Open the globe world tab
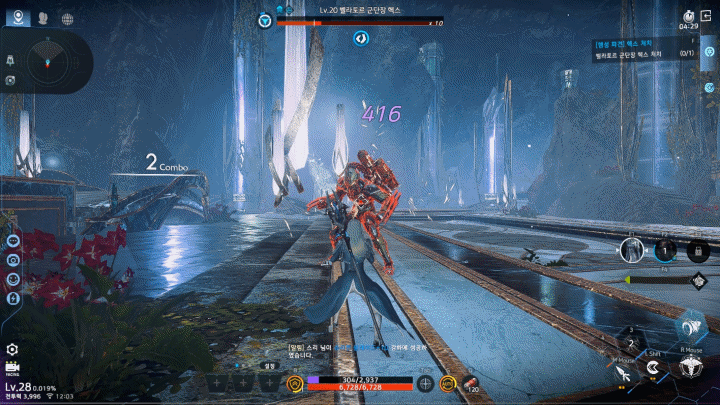The width and height of the screenshot is (720, 405). pos(68,18)
